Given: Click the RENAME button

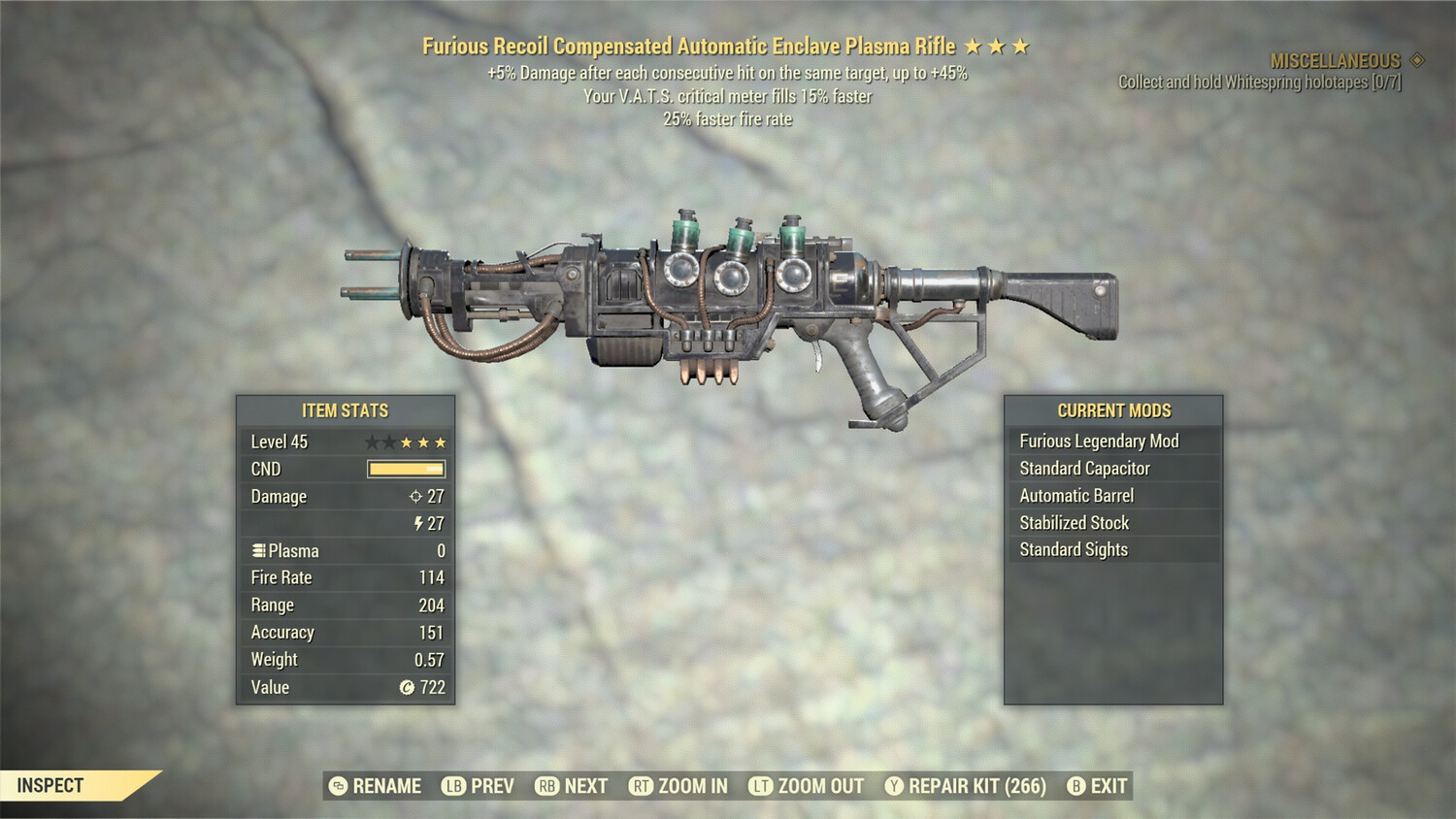Looking at the screenshot, I should [x=386, y=786].
